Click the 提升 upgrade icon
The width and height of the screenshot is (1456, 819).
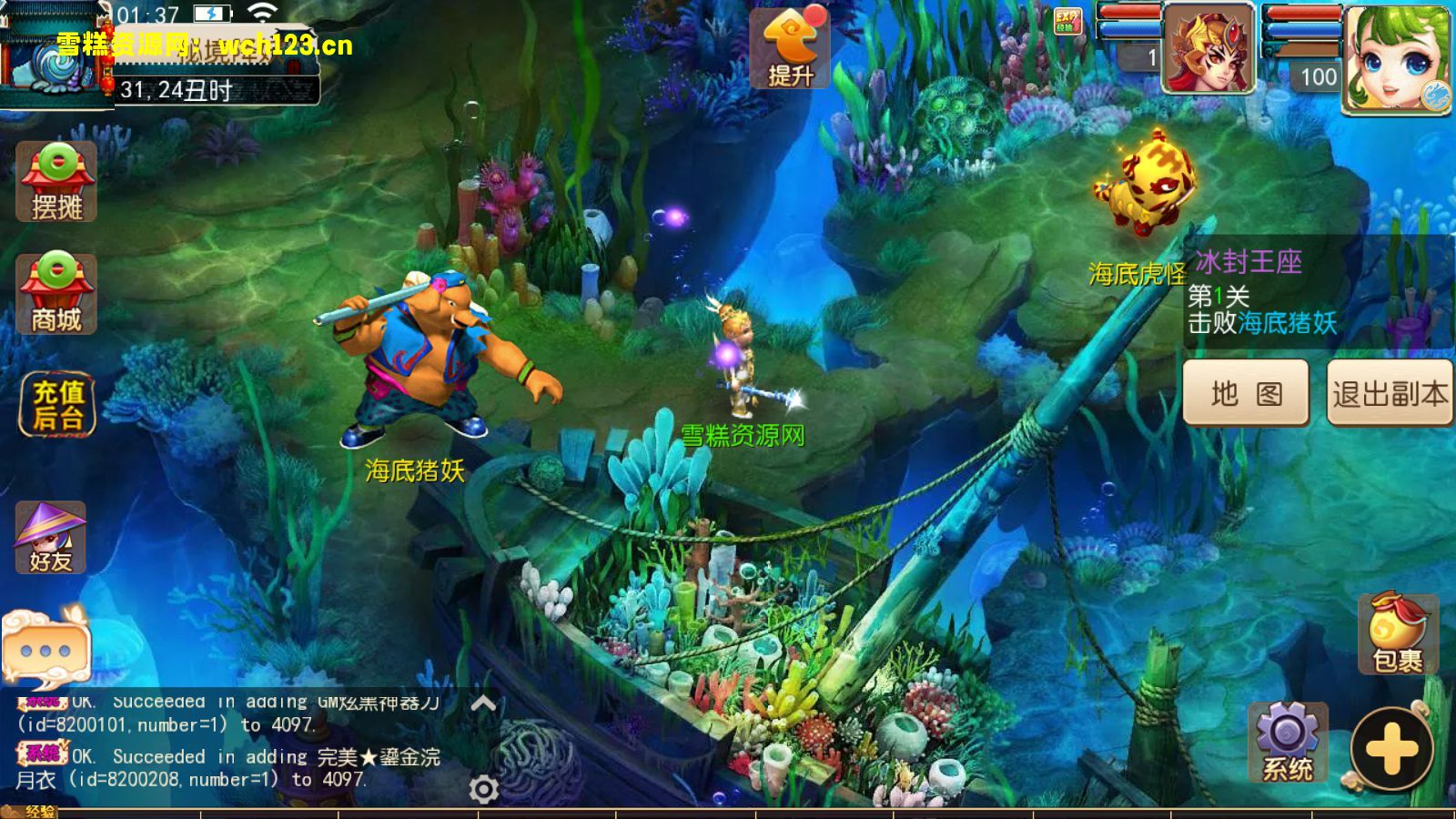pyautogui.click(x=789, y=49)
